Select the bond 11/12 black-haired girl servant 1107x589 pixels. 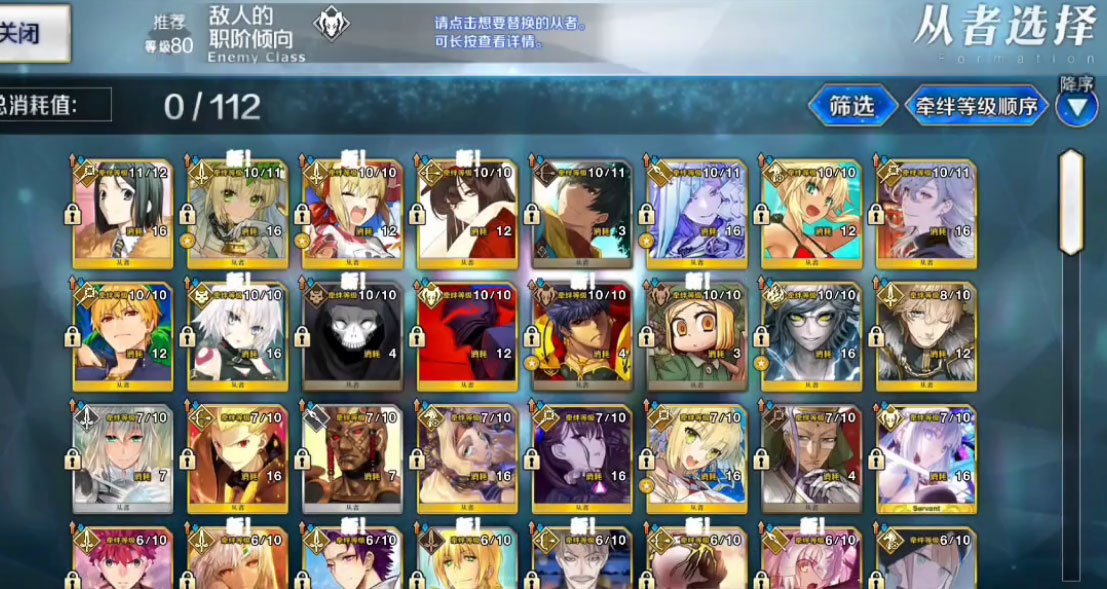click(x=123, y=212)
